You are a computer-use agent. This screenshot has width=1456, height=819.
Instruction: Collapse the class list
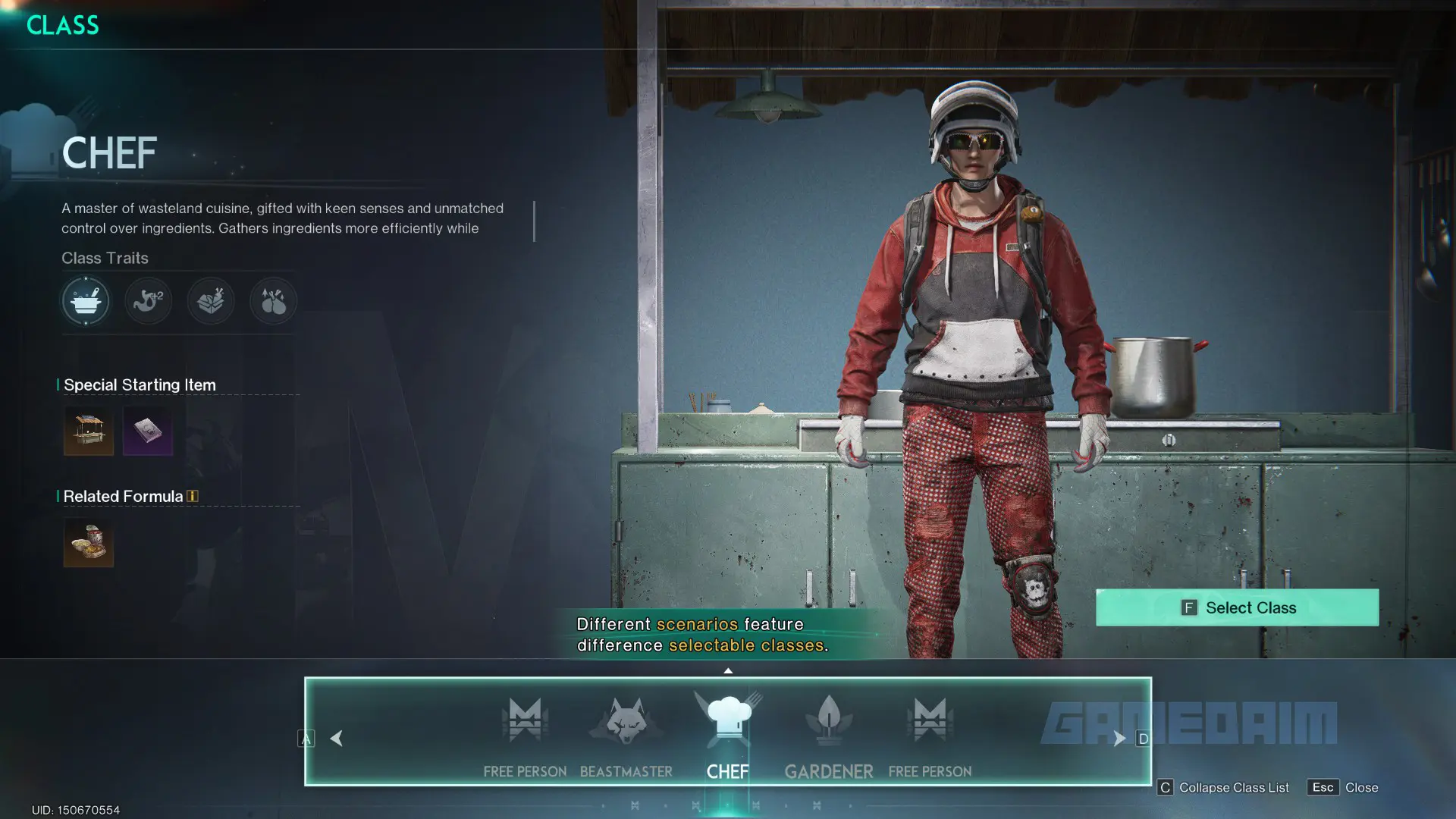pyautogui.click(x=1223, y=787)
